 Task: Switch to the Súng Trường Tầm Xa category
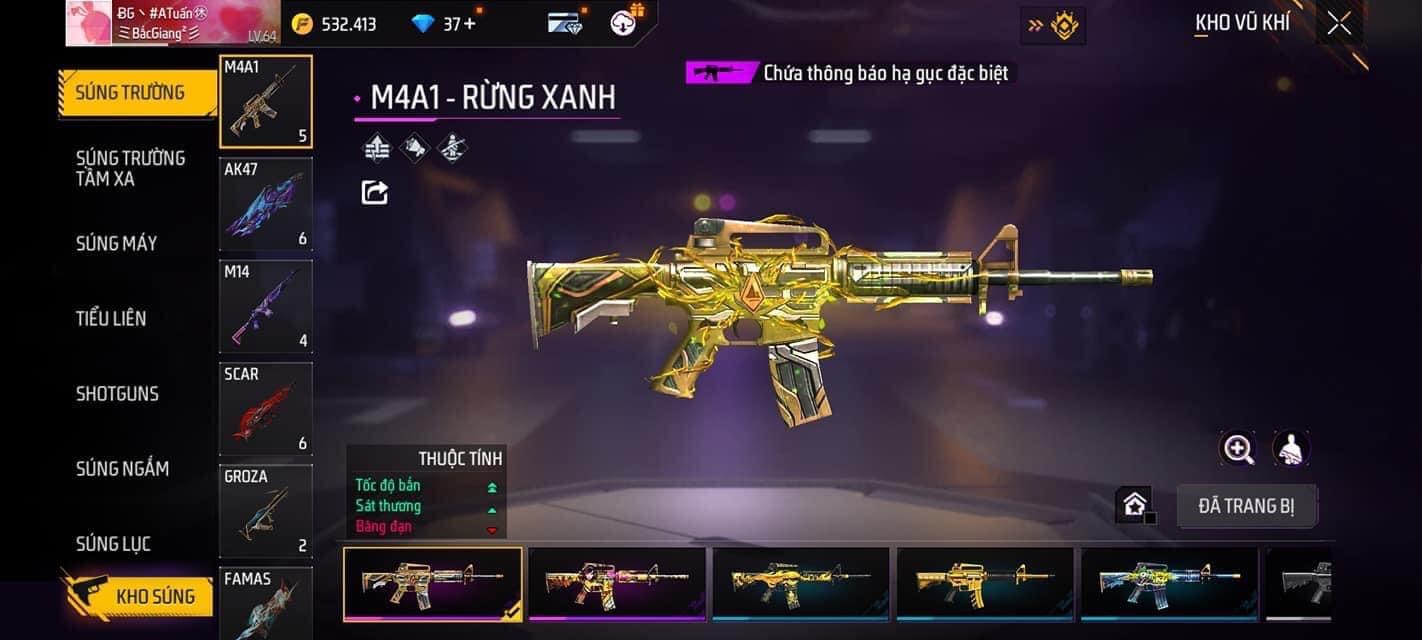point(130,168)
